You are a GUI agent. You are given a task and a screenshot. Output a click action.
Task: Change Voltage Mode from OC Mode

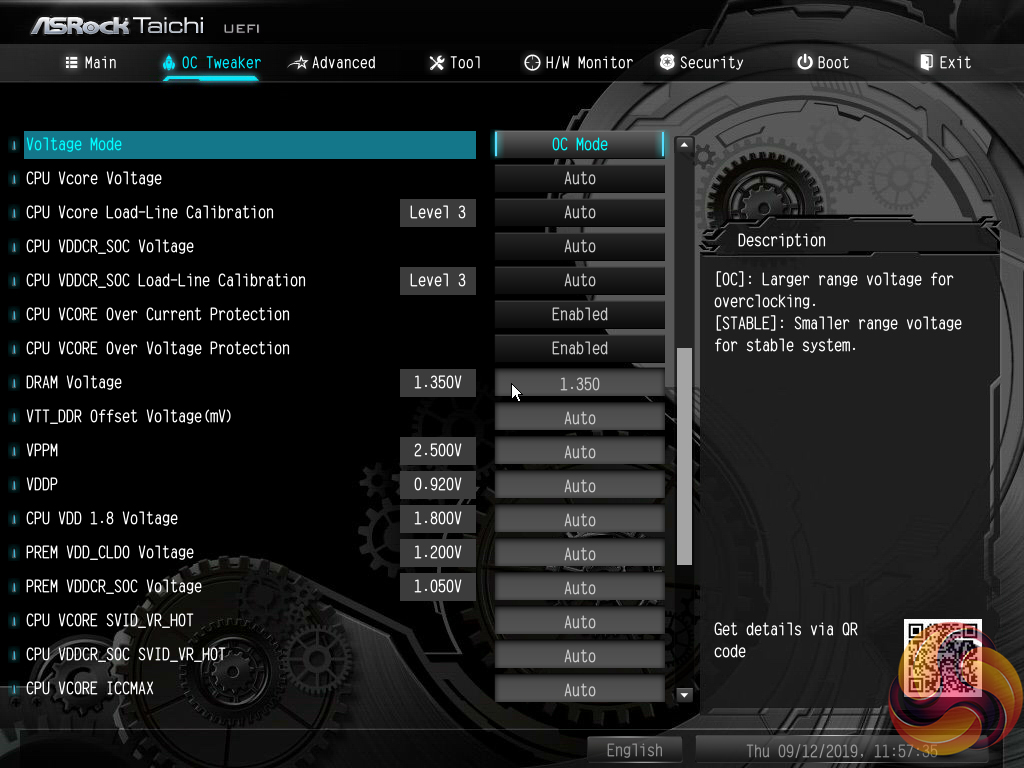(579, 144)
